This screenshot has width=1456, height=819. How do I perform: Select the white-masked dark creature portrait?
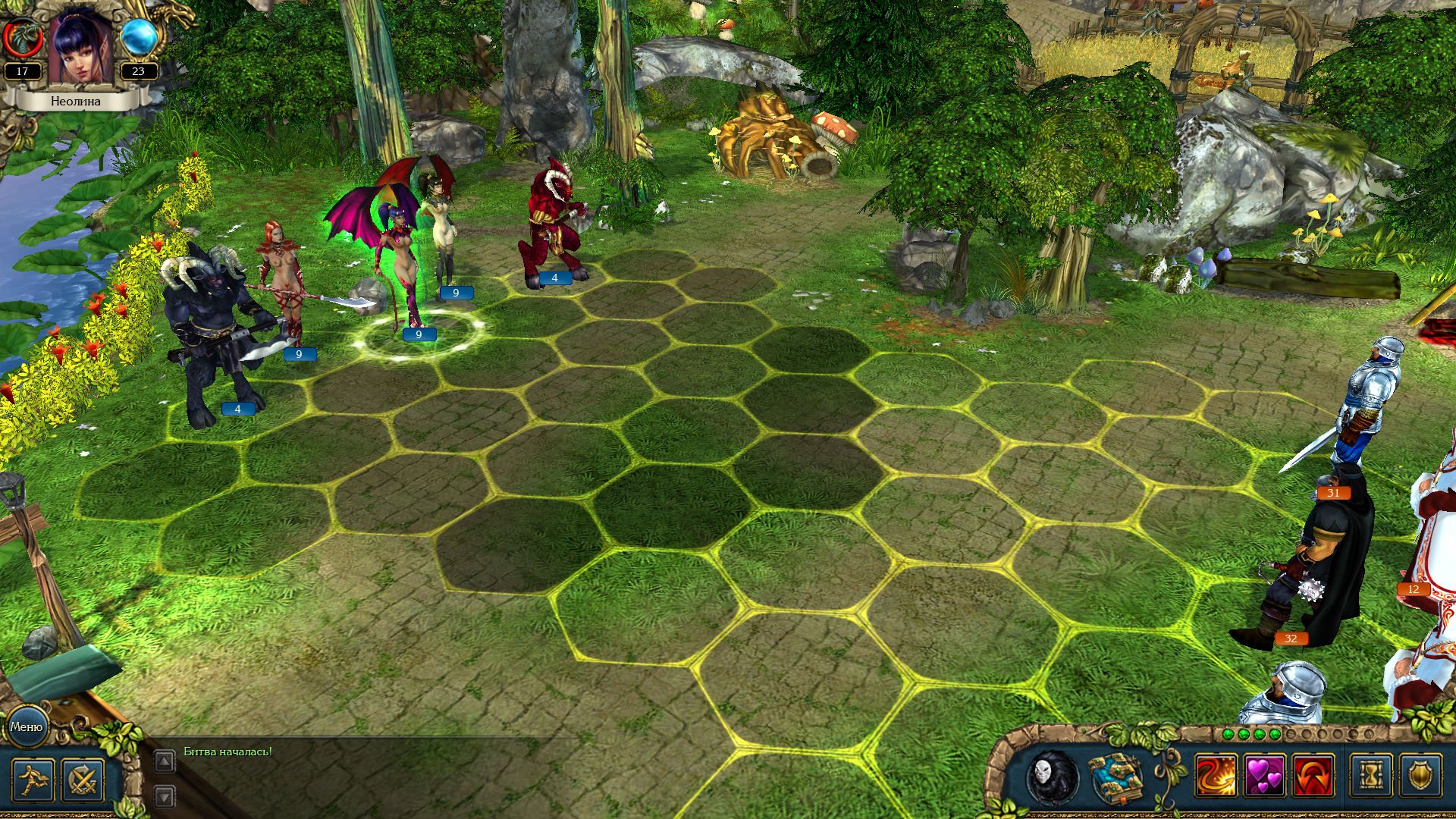1052,777
